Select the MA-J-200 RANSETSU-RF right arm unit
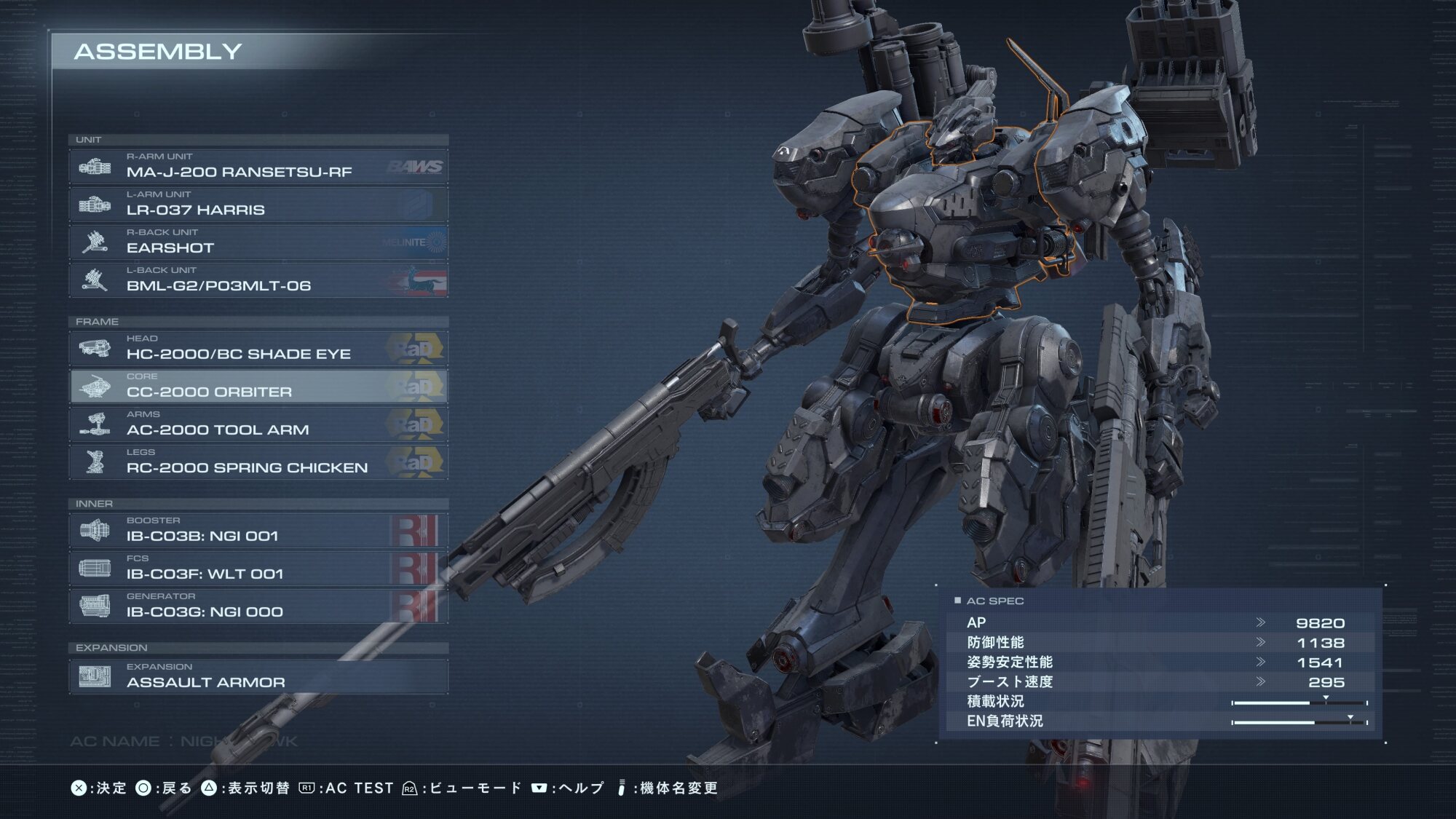Screen dimensions: 1456x819 coord(258,167)
